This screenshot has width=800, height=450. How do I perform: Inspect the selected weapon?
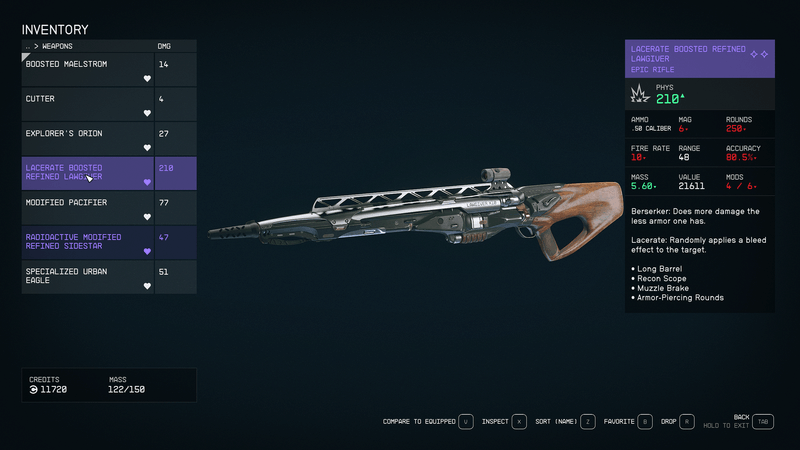coord(504,422)
